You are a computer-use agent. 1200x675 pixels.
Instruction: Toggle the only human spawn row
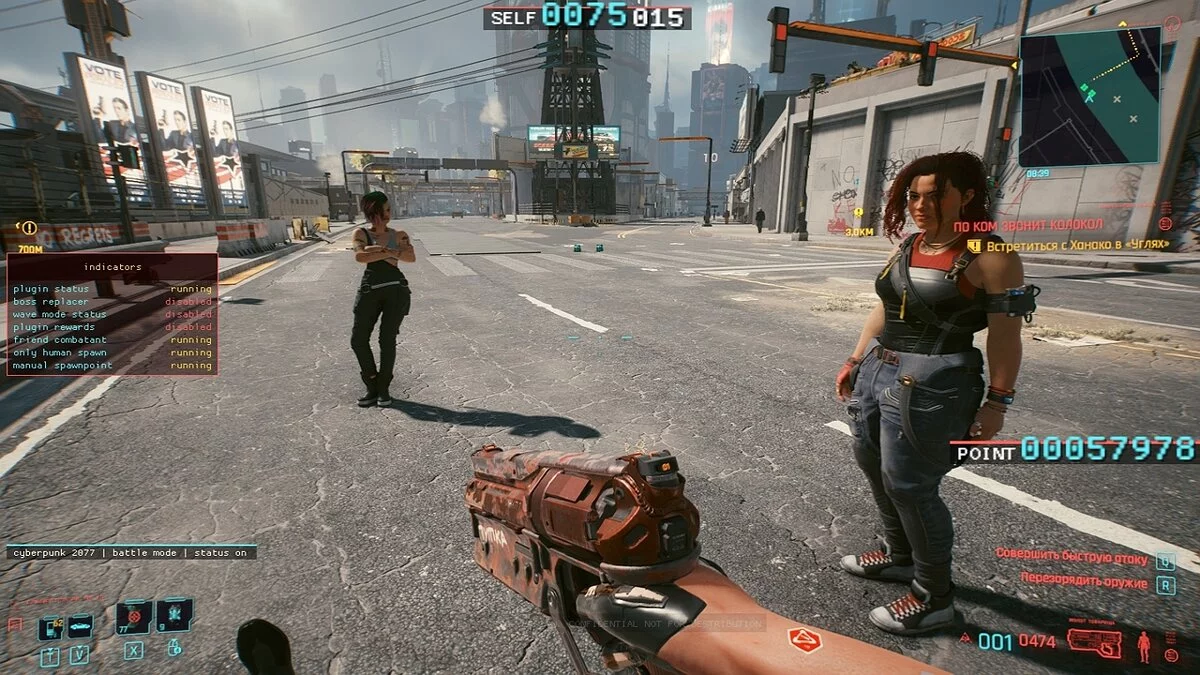click(112, 353)
